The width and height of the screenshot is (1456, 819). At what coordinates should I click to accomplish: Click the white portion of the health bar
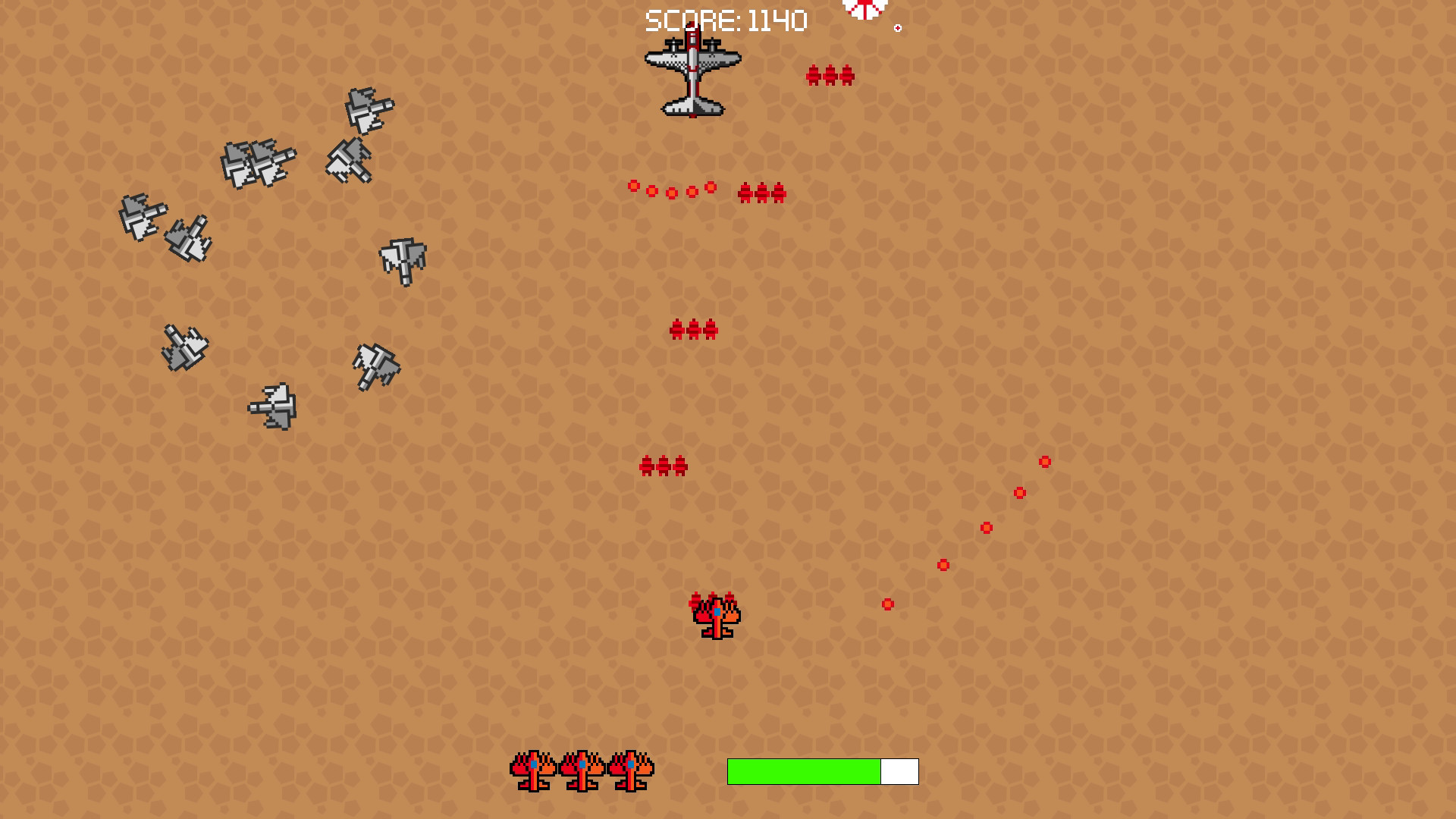[x=899, y=770]
